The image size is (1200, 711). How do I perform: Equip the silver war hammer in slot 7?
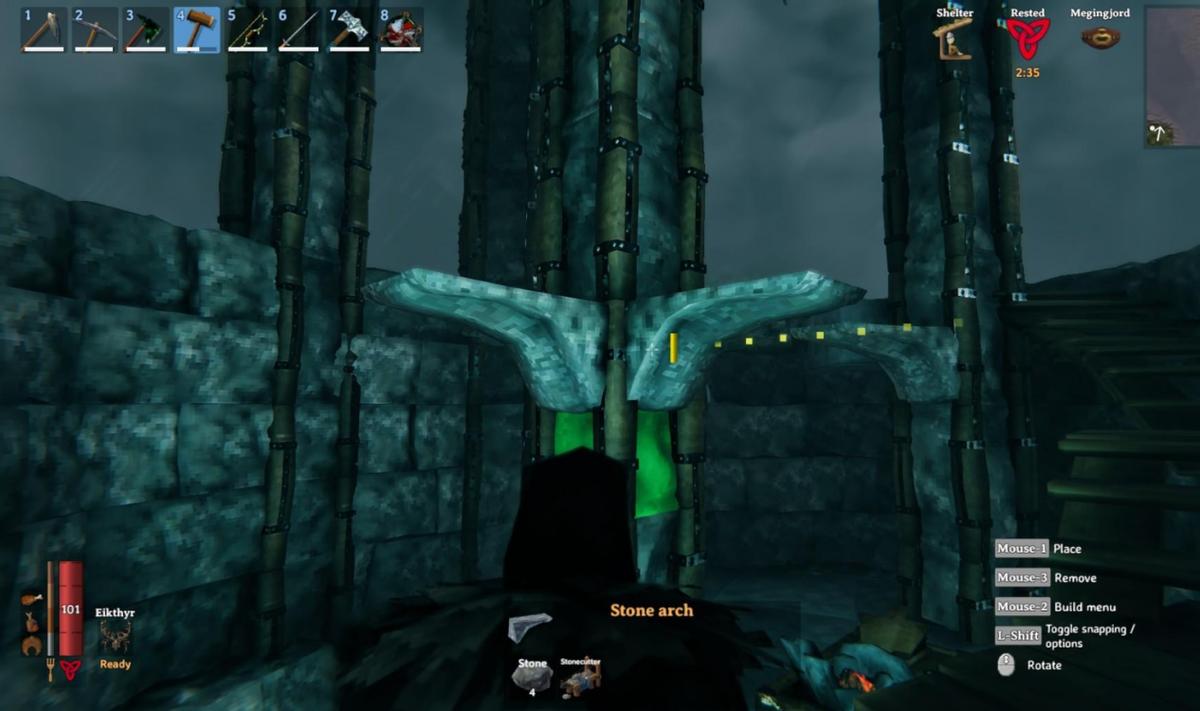click(x=349, y=30)
